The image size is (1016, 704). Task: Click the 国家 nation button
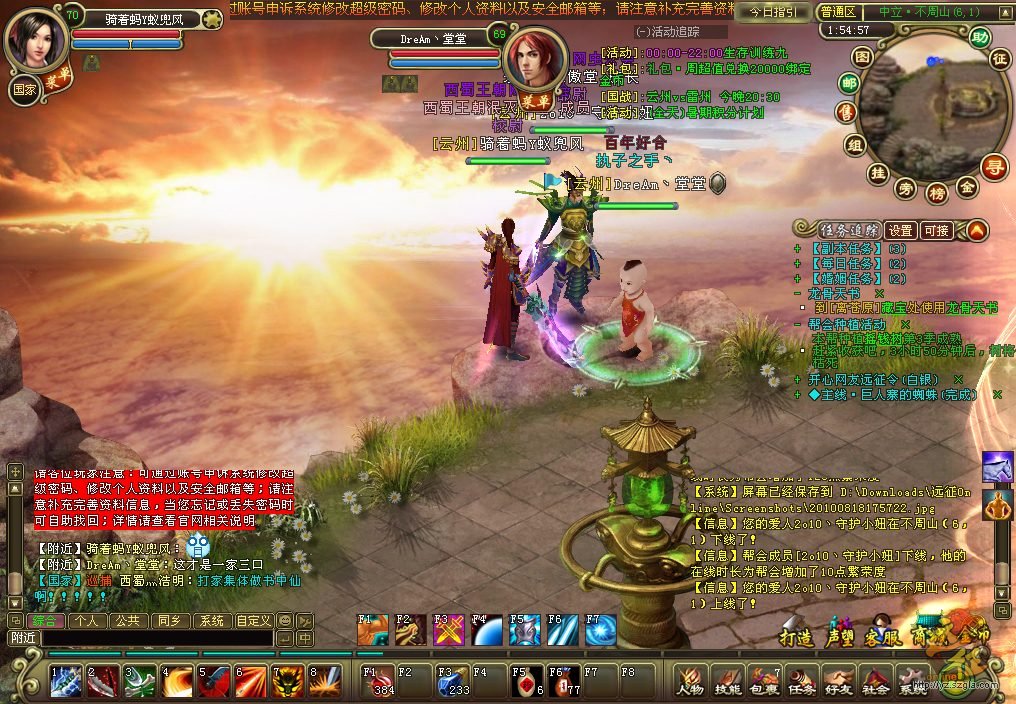25,88
